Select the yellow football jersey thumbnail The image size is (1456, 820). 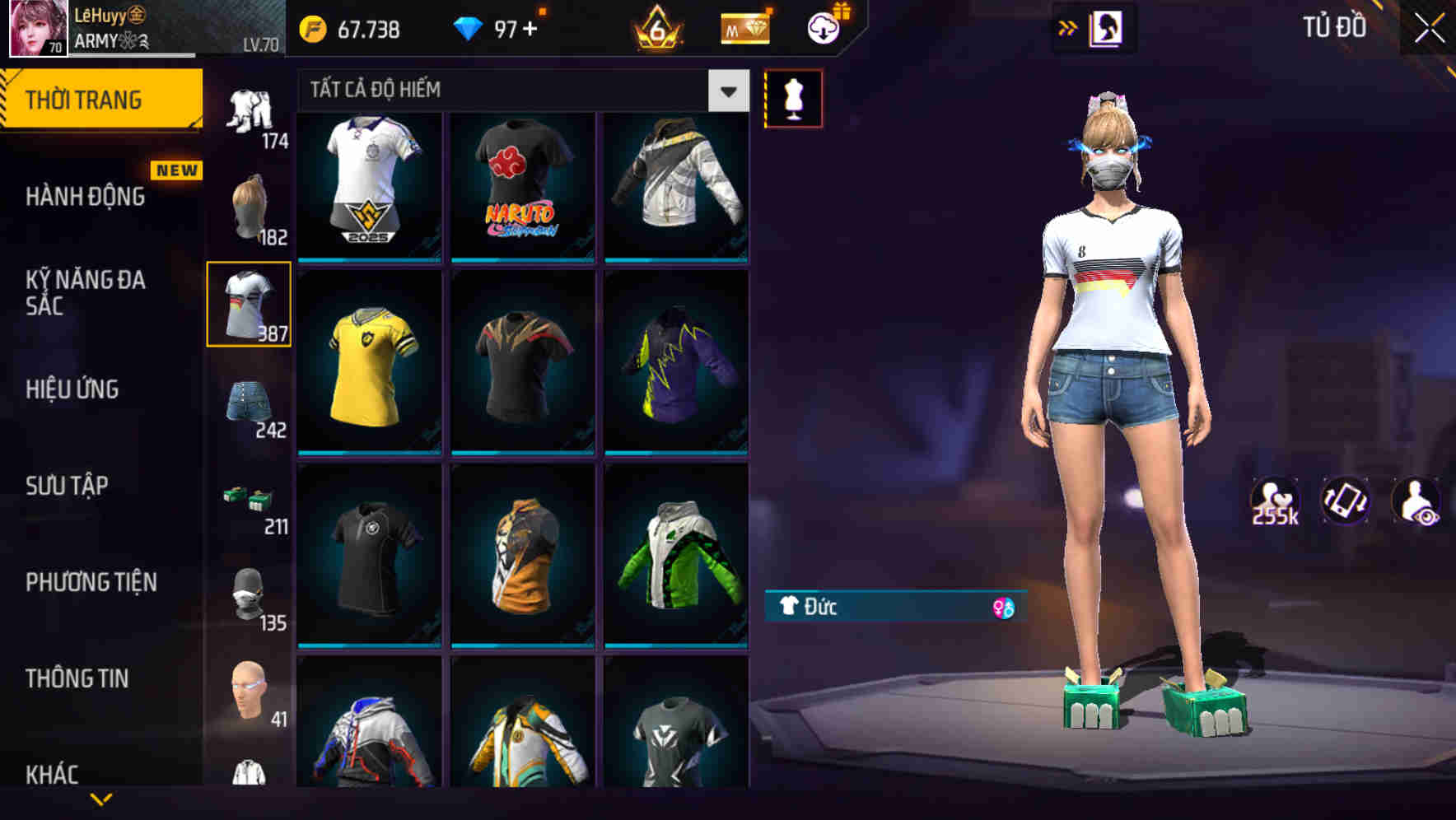(x=369, y=367)
